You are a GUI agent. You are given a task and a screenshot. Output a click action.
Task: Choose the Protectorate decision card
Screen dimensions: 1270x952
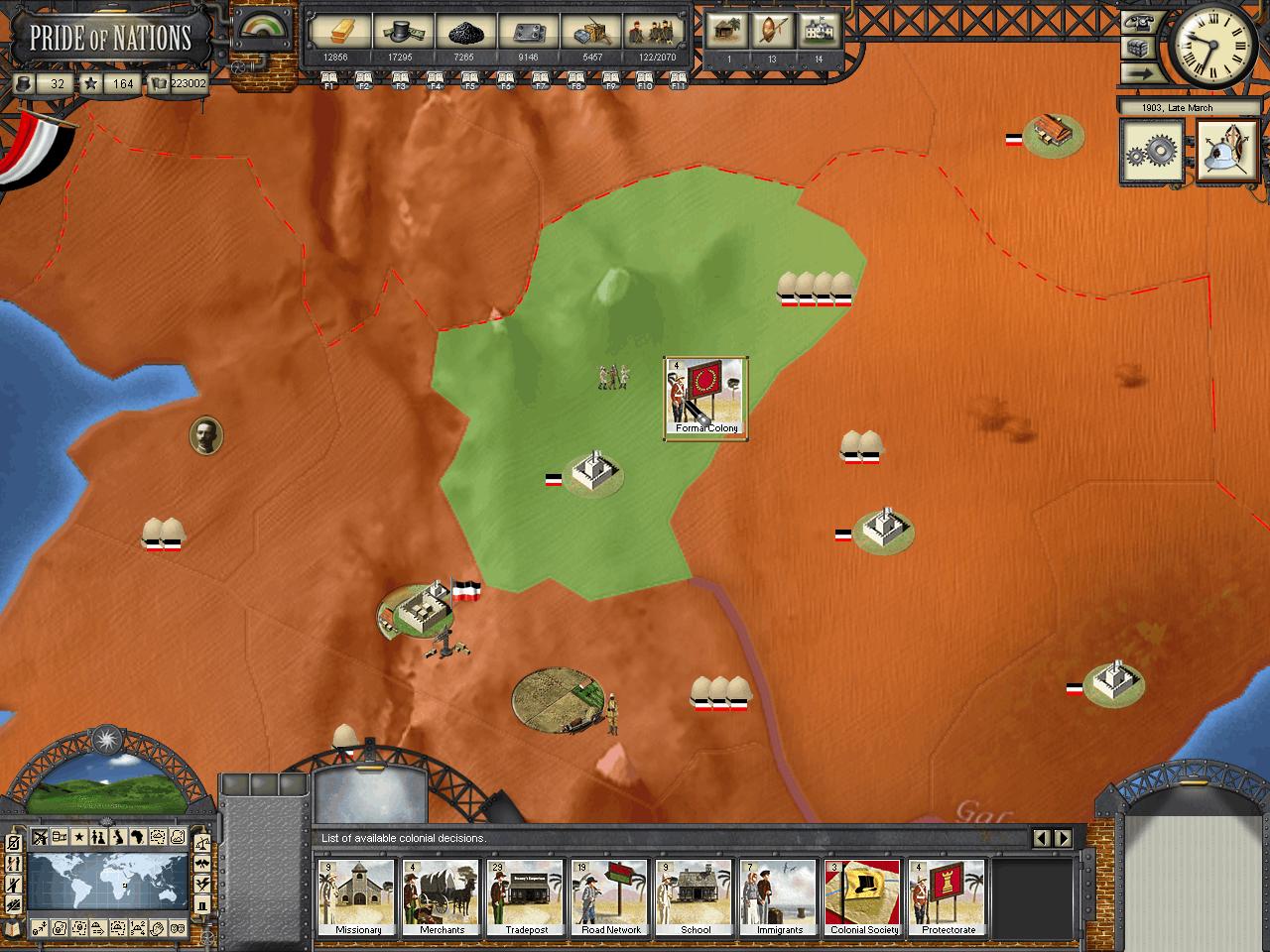pos(948,897)
